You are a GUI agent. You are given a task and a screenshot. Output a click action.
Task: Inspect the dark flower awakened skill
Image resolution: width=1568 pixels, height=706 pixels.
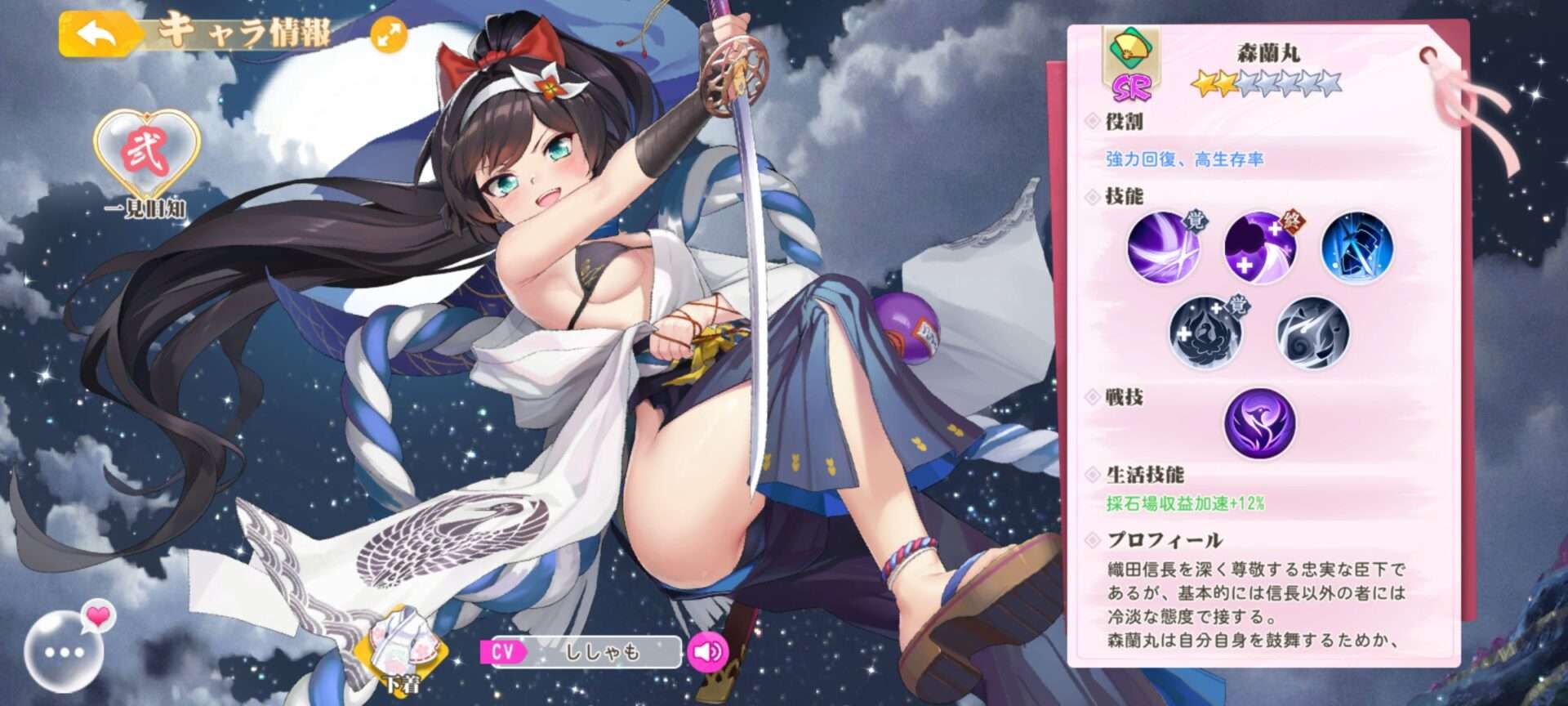point(1206,333)
